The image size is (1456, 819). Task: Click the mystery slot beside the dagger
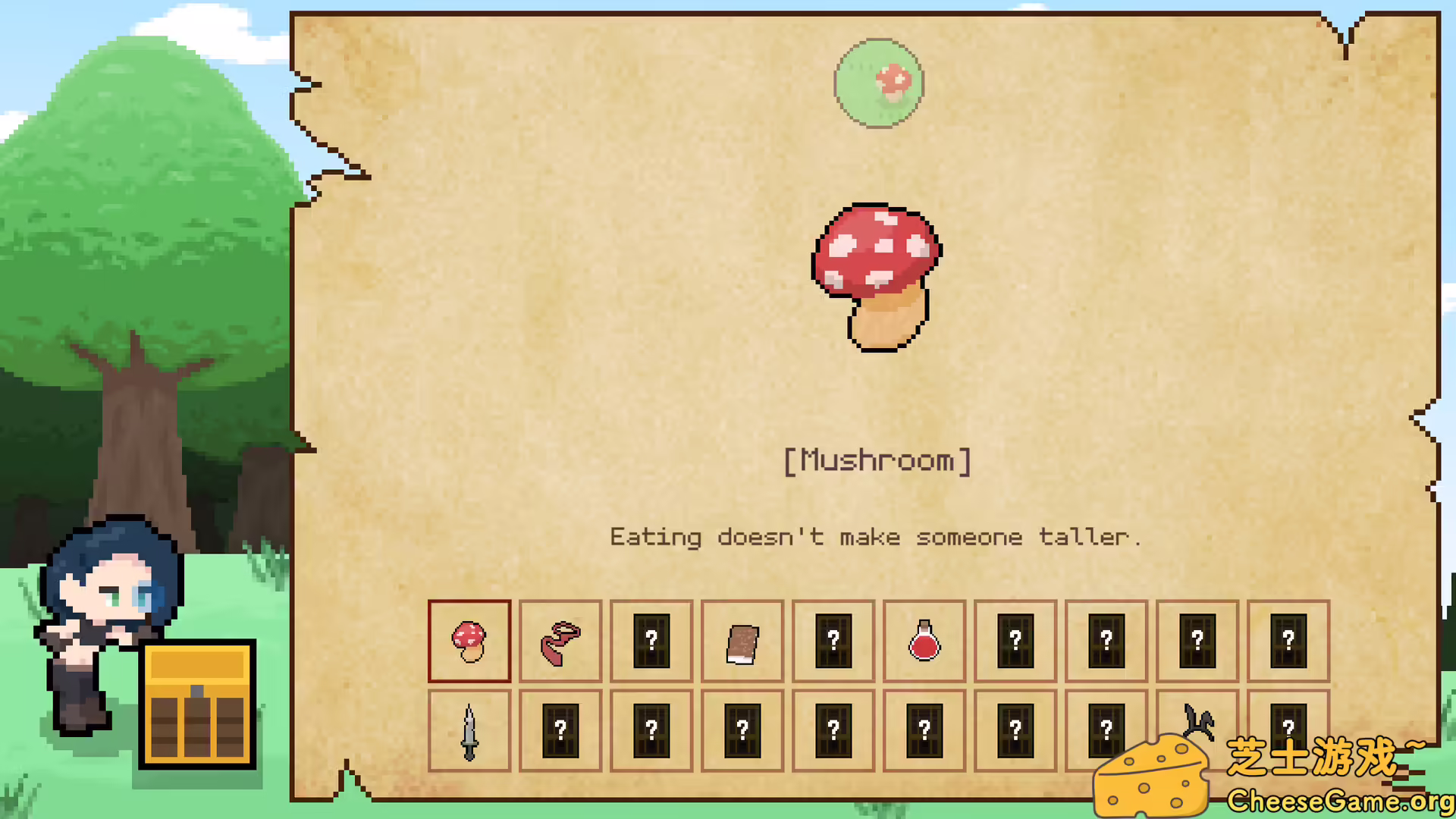pos(560,730)
